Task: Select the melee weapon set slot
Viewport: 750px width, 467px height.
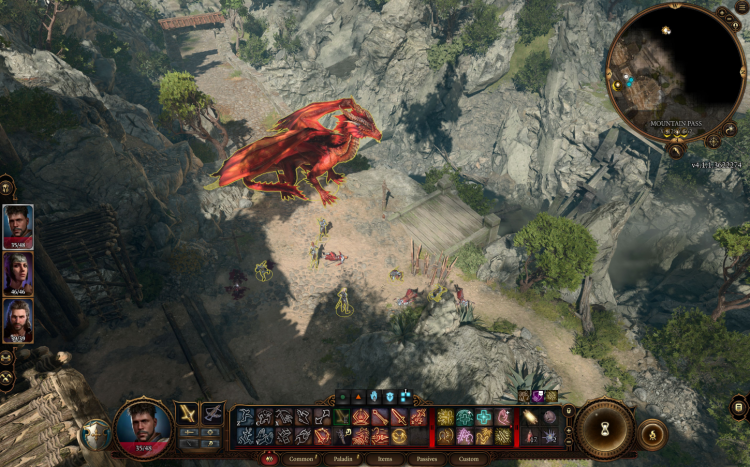Action: 186,413
